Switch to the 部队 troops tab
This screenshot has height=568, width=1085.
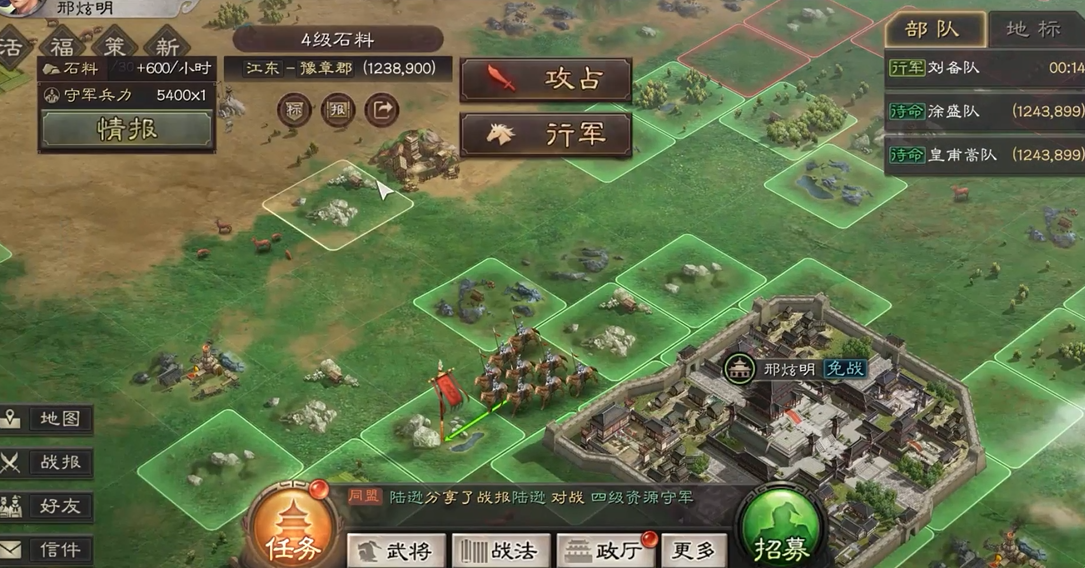tap(932, 29)
